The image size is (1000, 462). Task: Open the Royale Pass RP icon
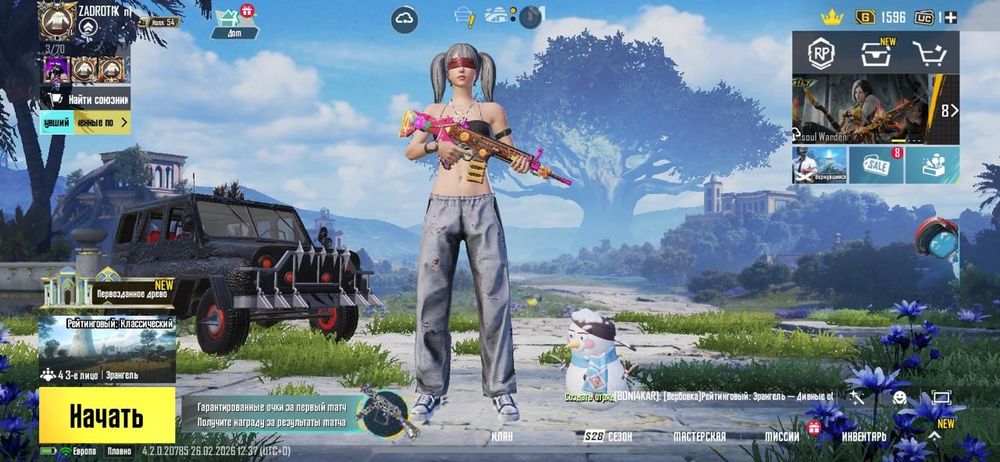(x=821, y=54)
